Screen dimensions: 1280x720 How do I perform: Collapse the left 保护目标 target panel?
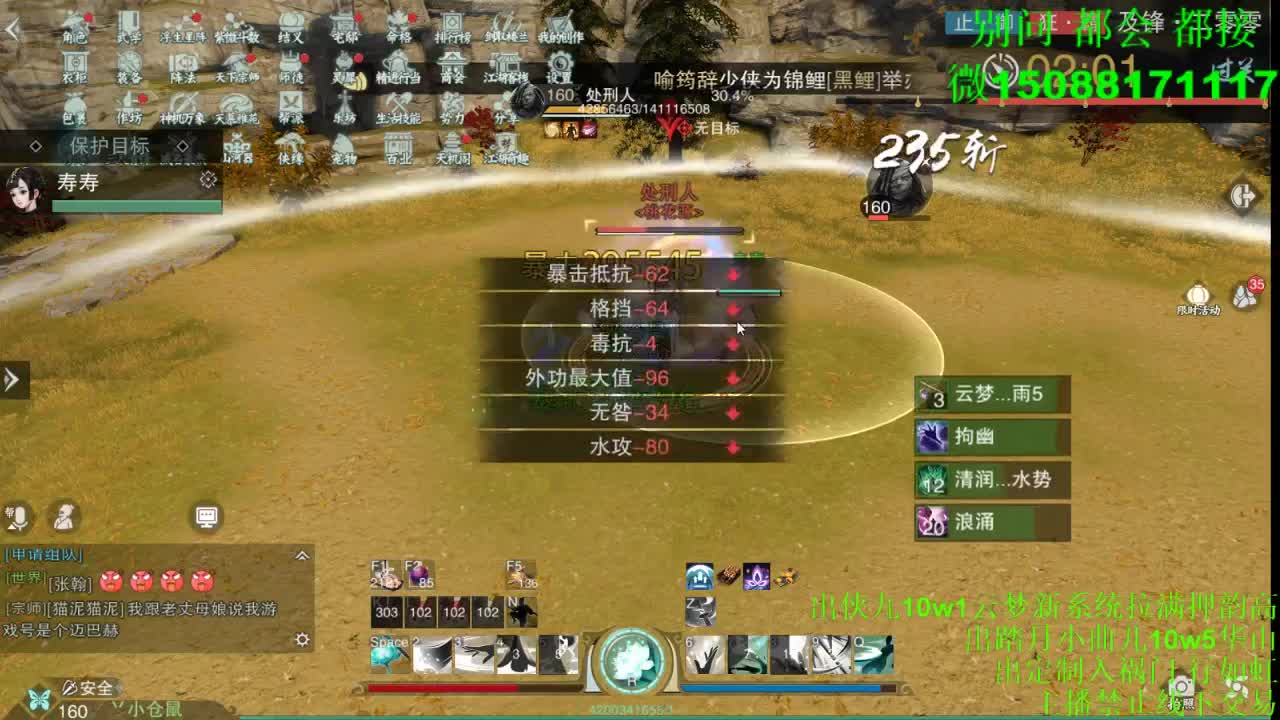coord(183,144)
